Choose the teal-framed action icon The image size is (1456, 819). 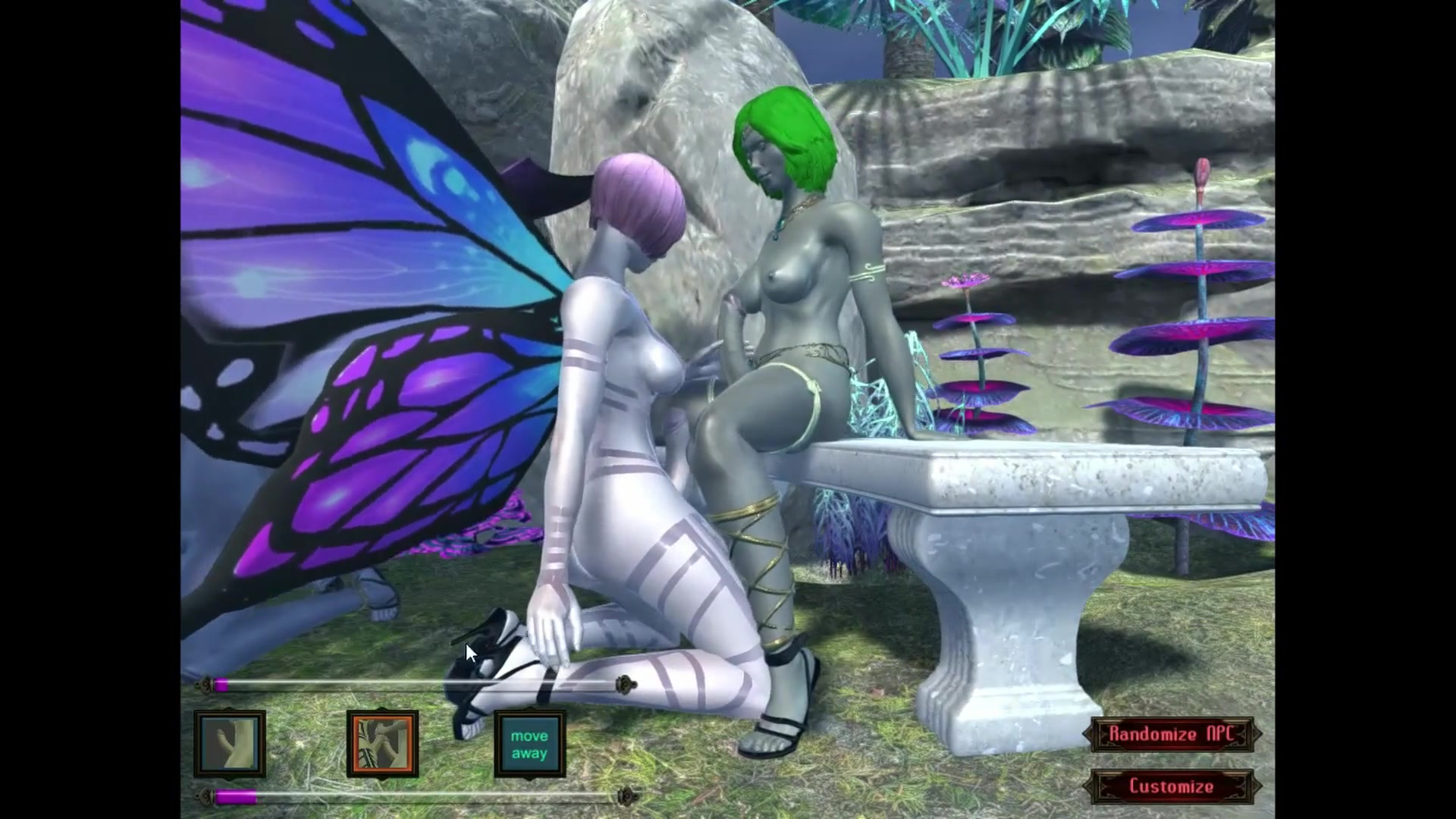(230, 744)
